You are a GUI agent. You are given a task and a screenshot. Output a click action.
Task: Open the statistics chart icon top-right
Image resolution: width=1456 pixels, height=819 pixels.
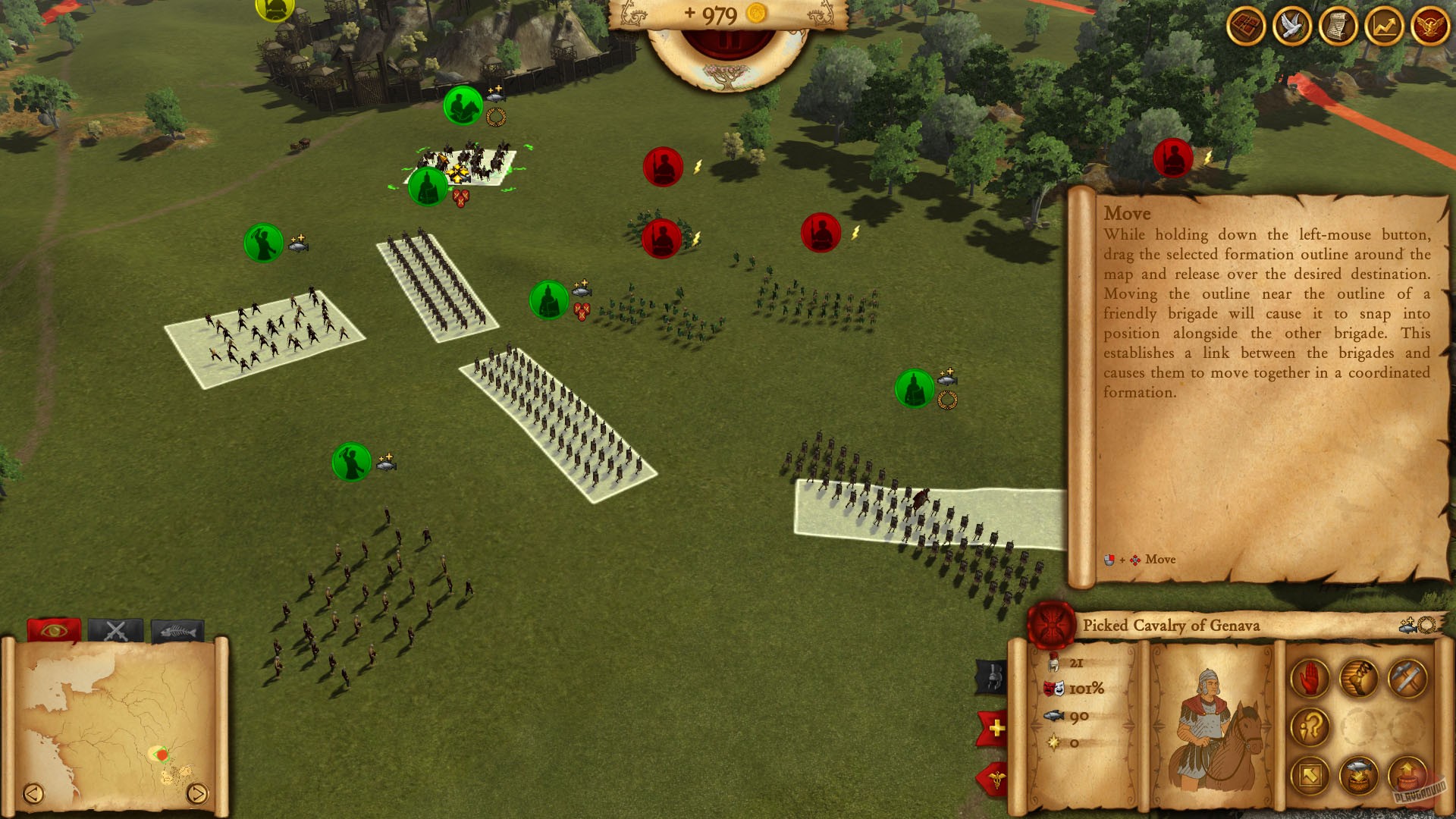(1383, 27)
